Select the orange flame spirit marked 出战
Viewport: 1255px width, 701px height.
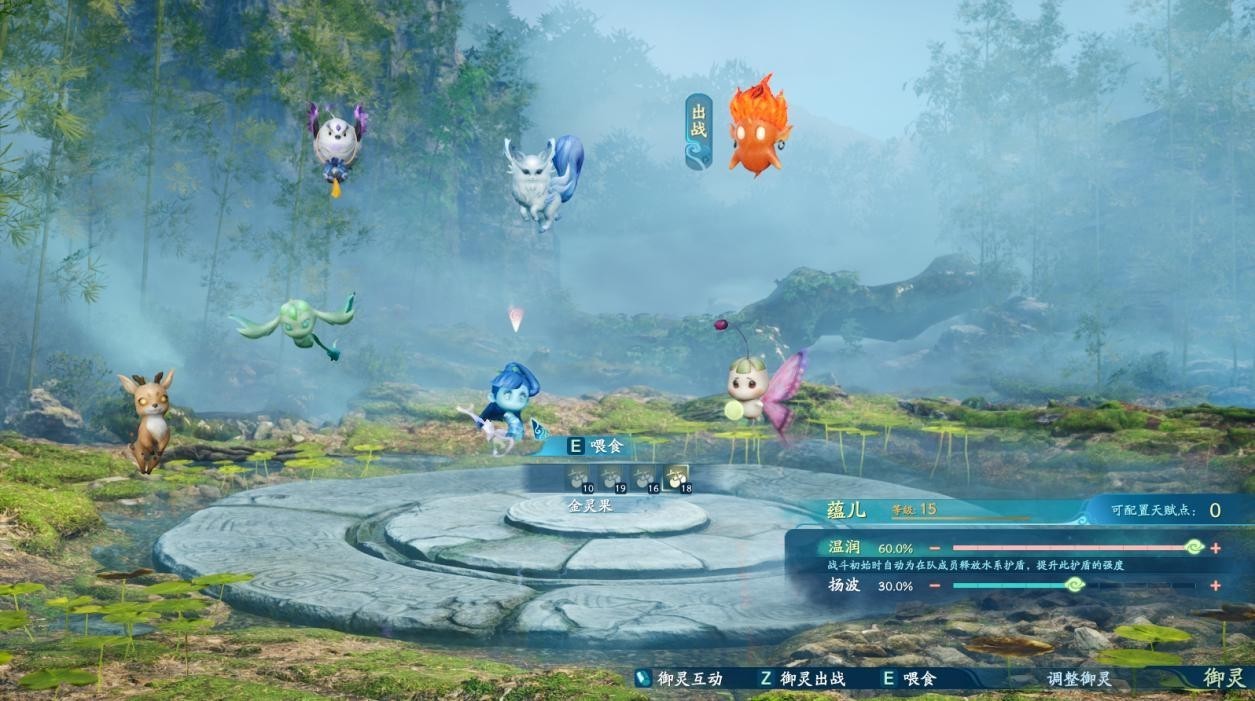coord(759,126)
